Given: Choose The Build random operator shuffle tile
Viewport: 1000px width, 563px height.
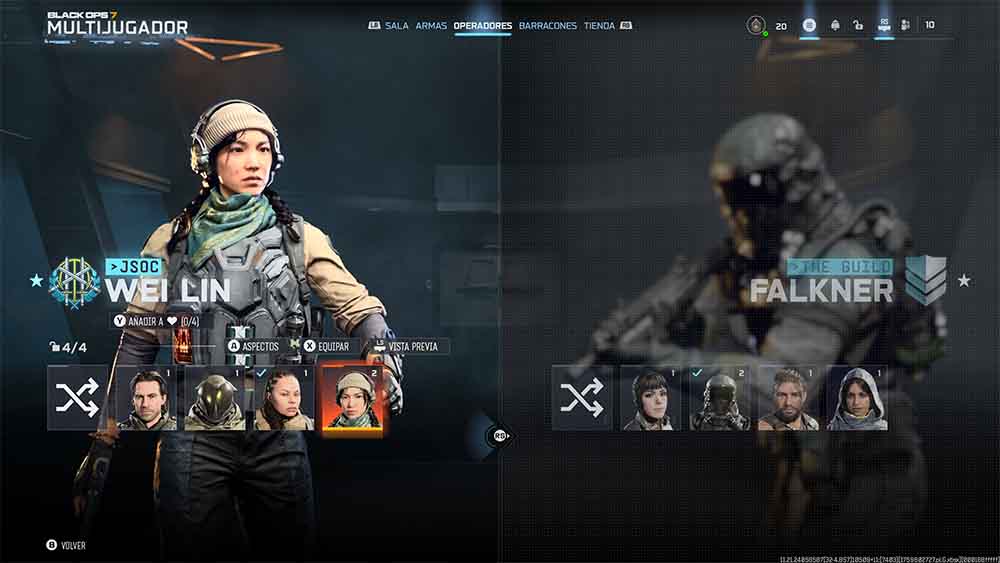Looking at the screenshot, I should pyautogui.click(x=582, y=398).
